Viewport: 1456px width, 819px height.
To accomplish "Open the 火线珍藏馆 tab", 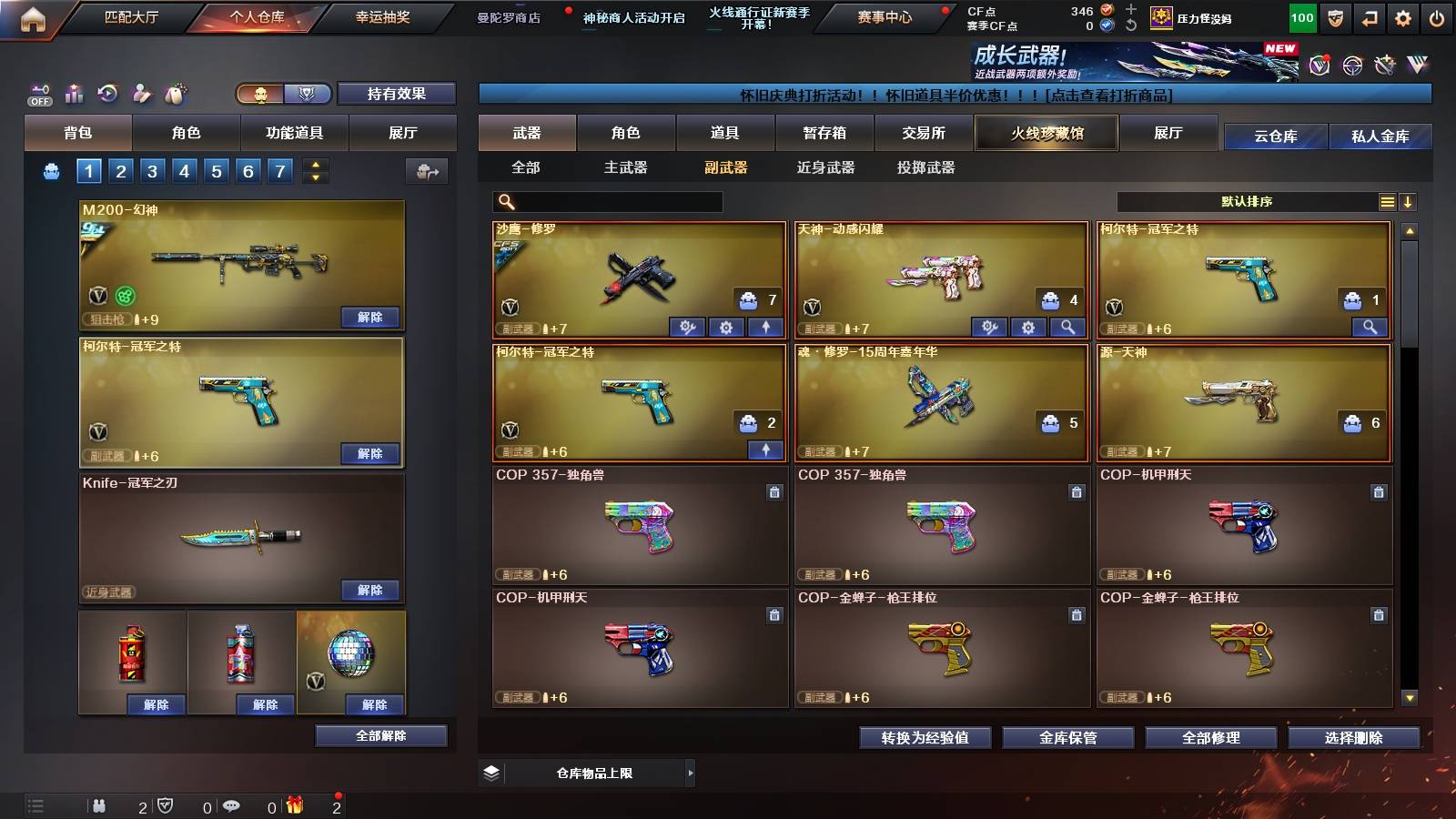I will [1046, 133].
